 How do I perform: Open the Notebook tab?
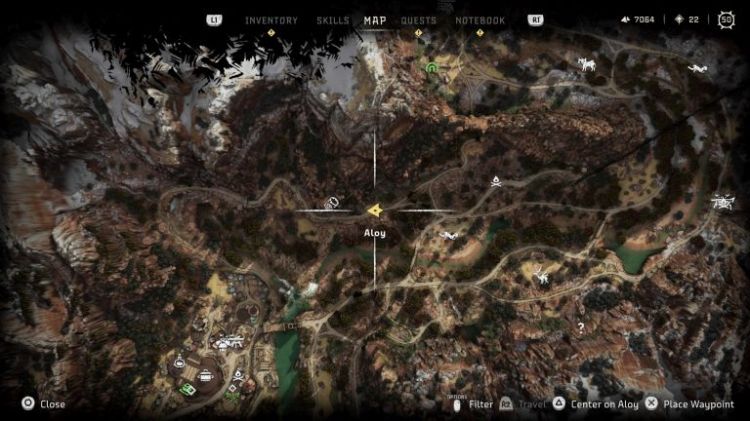click(480, 20)
